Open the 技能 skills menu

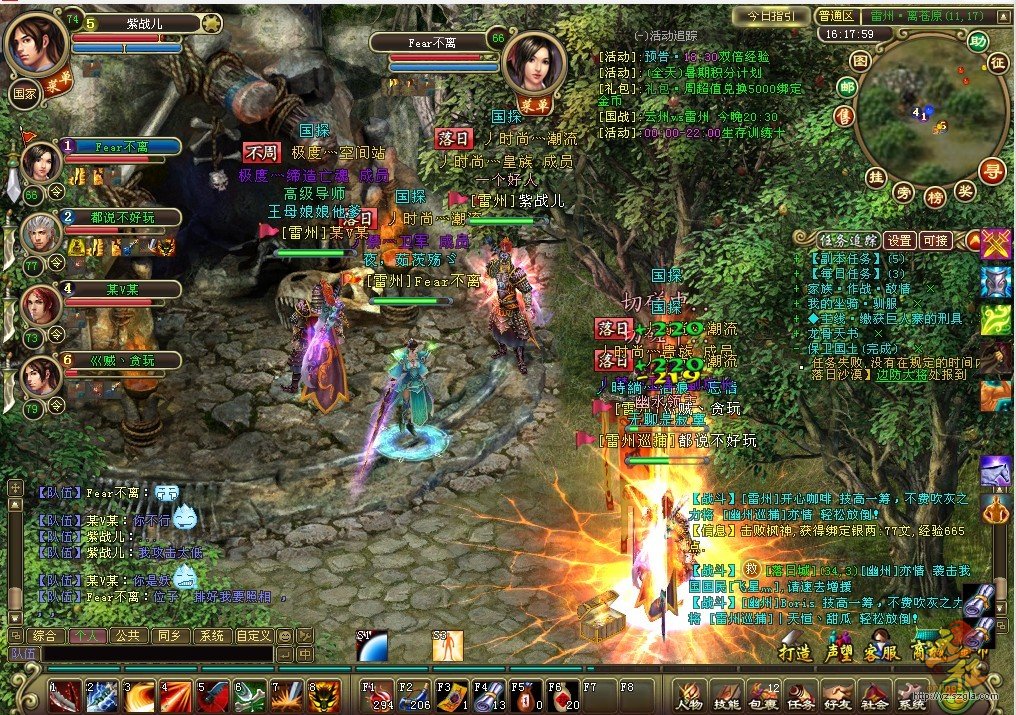[725, 694]
